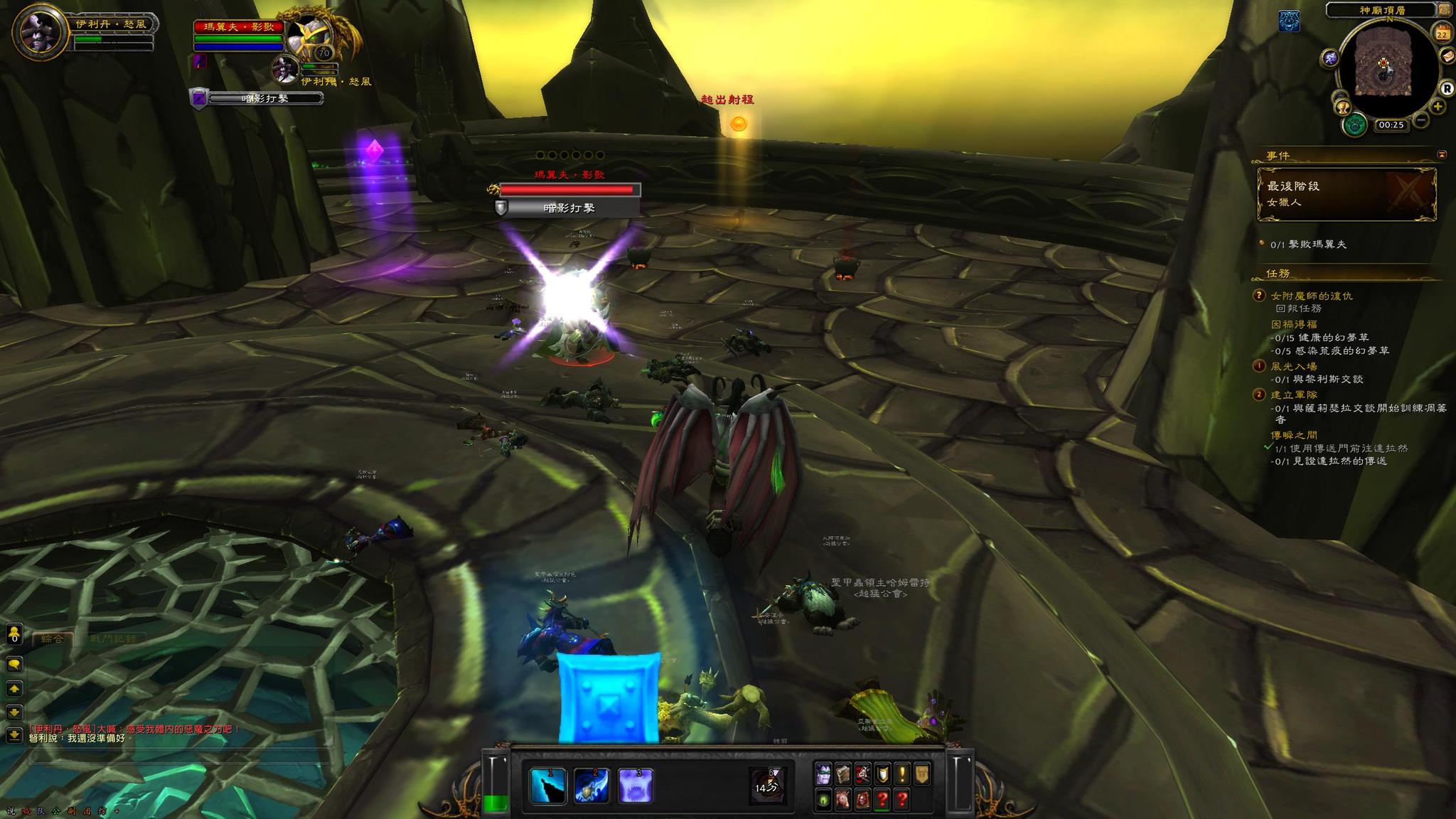Open the spellbook micro button
This screenshot has height=819, width=1456.
843,774
